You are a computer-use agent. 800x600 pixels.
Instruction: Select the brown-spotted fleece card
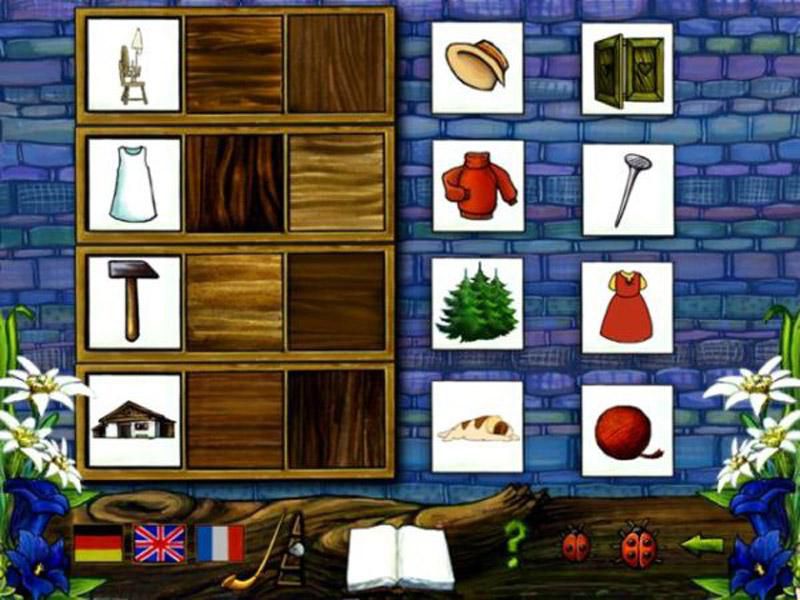tap(477, 427)
